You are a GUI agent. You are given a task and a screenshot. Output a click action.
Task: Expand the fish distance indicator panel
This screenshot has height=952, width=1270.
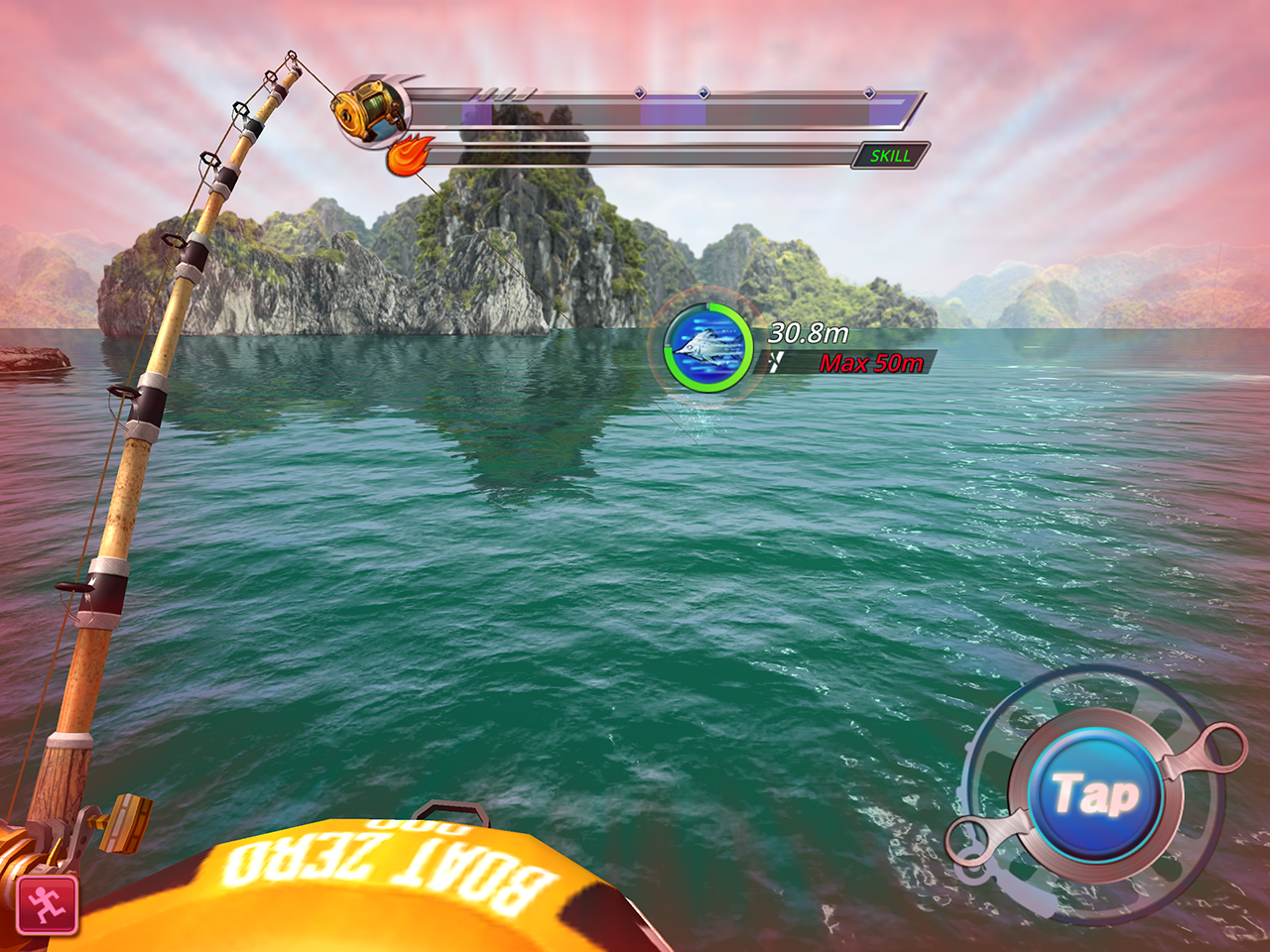(794, 347)
